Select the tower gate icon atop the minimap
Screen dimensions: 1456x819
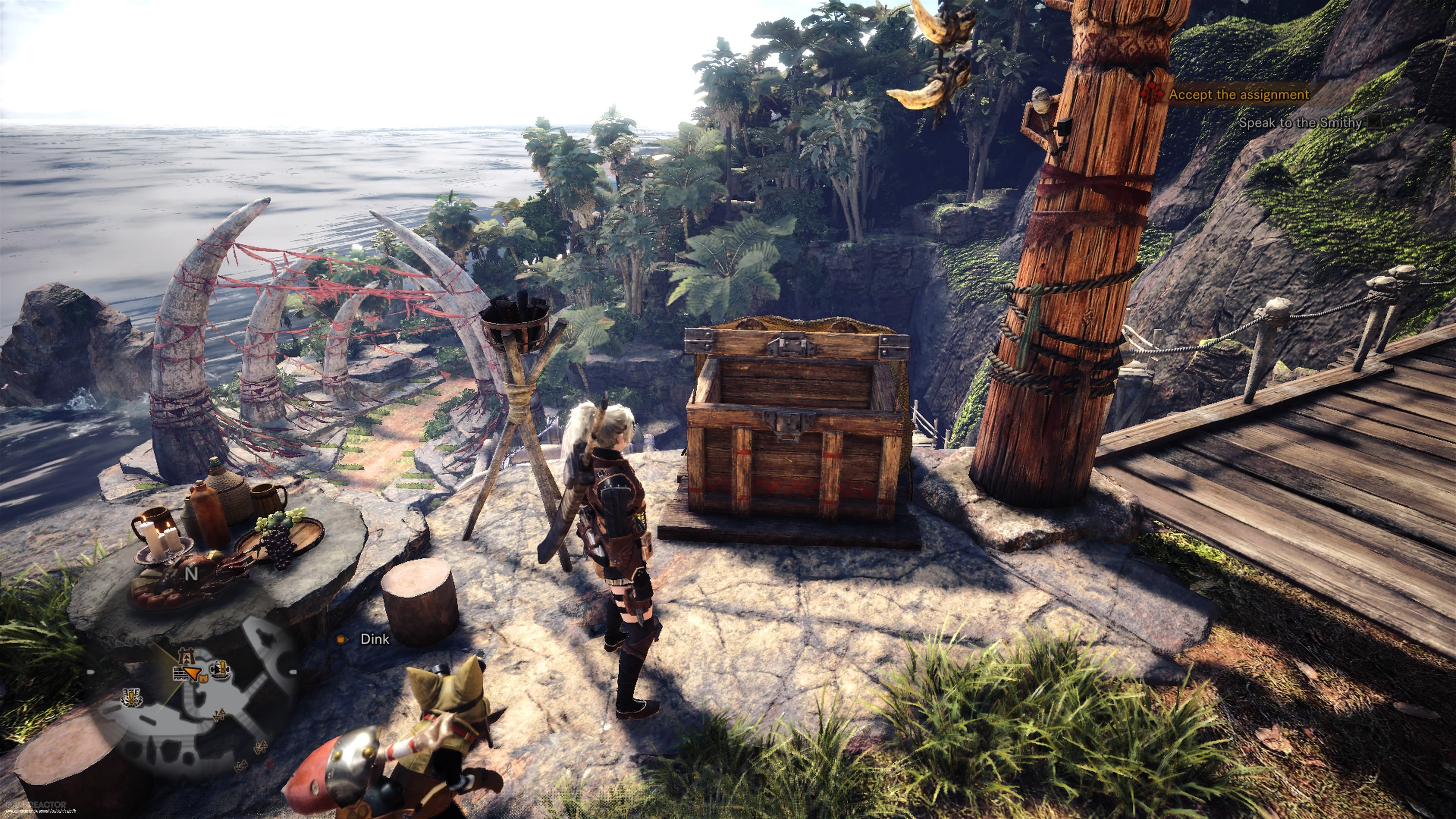point(187,656)
